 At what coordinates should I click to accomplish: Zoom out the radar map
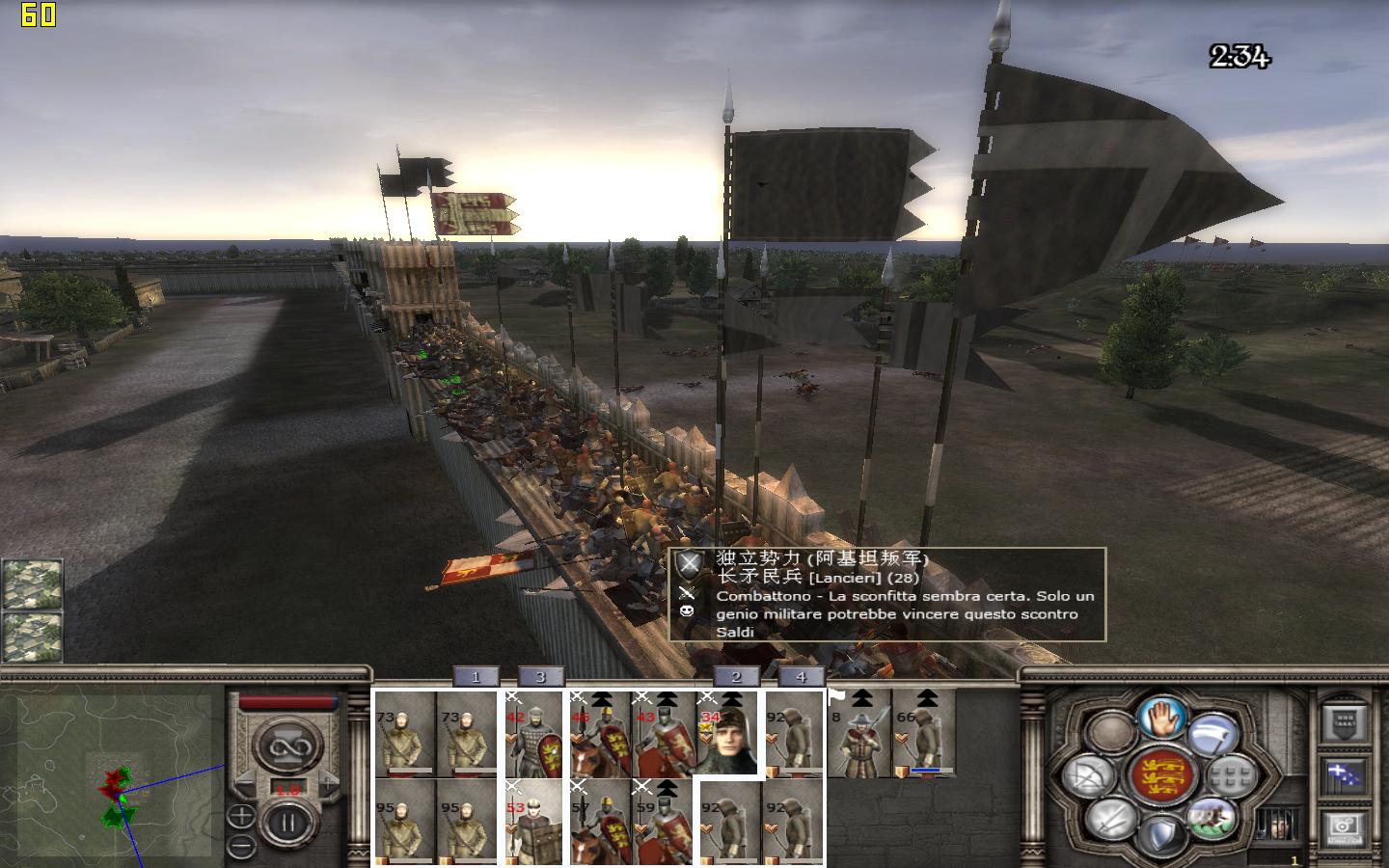tap(240, 846)
